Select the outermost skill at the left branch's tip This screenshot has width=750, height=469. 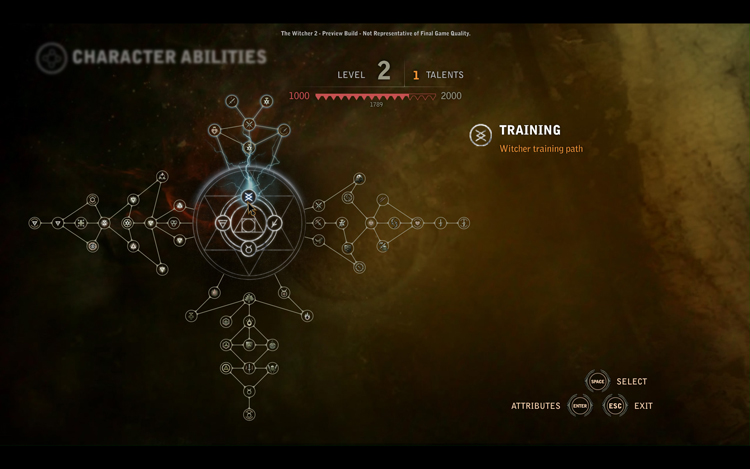[x=35, y=223]
